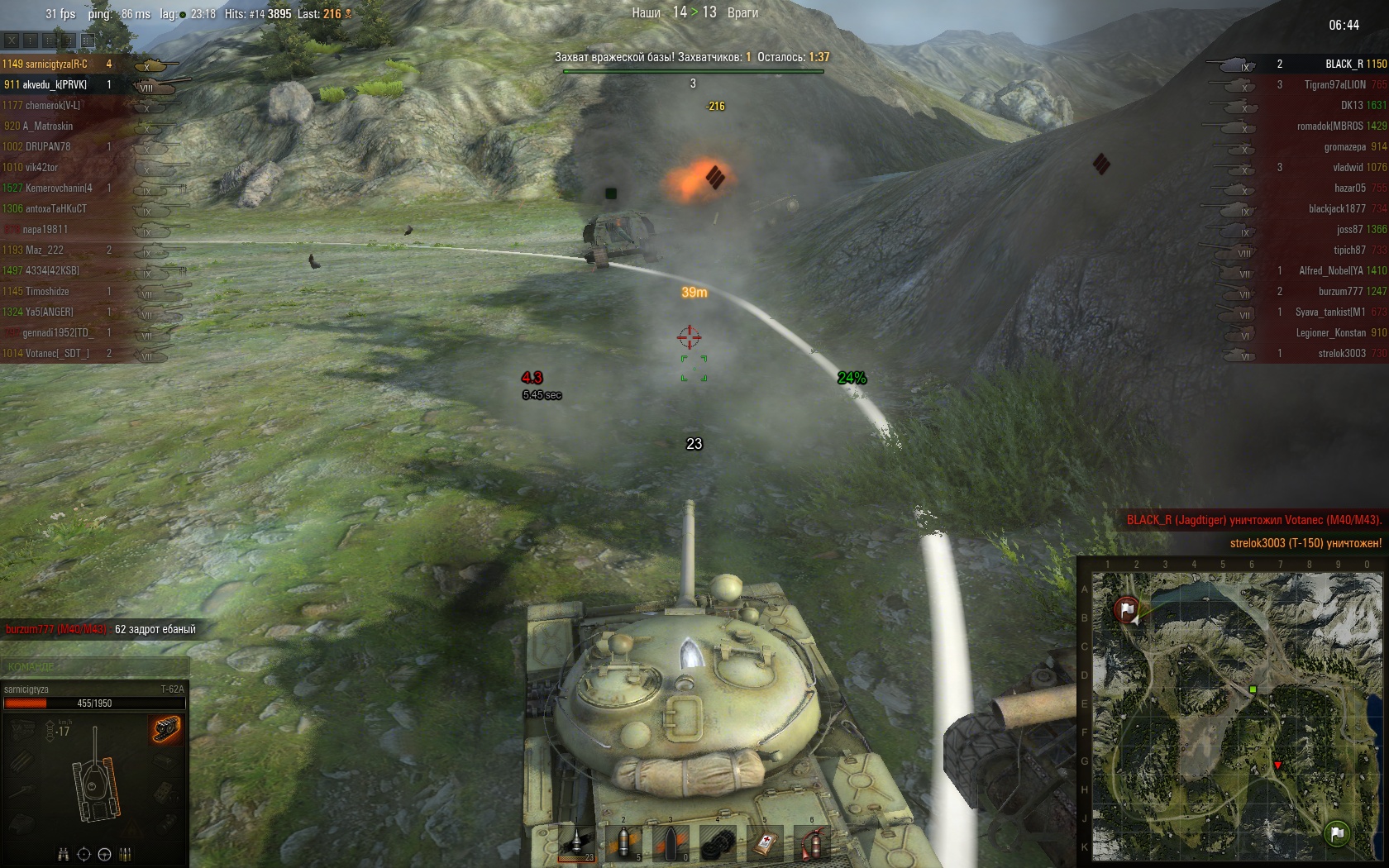Viewport: 1389px width, 868px height.
Task: Hide the player panel with the X button
Action: 12,40
